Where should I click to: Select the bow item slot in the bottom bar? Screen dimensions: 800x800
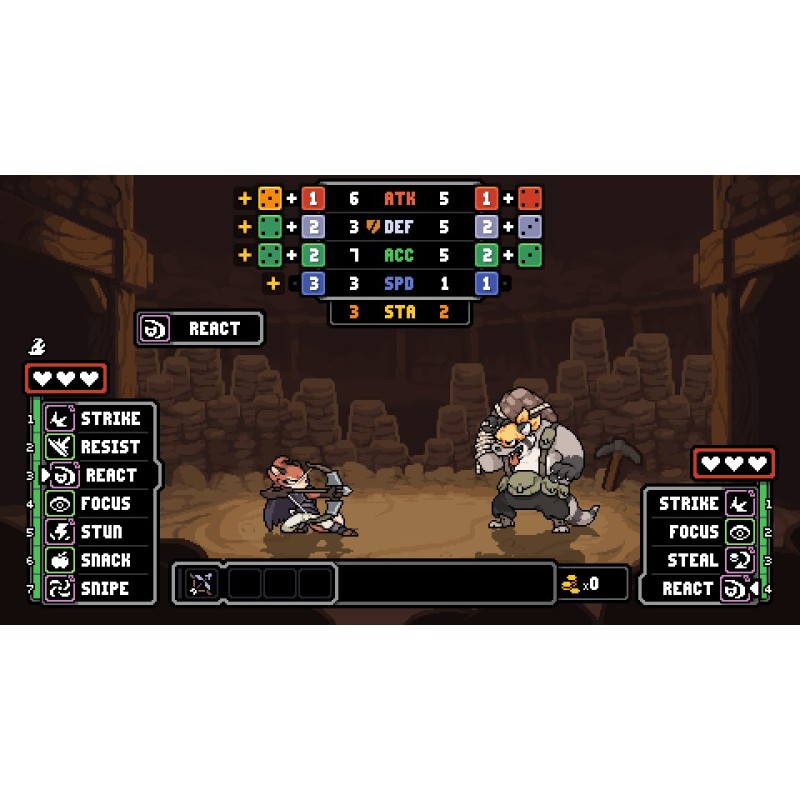coord(201,584)
